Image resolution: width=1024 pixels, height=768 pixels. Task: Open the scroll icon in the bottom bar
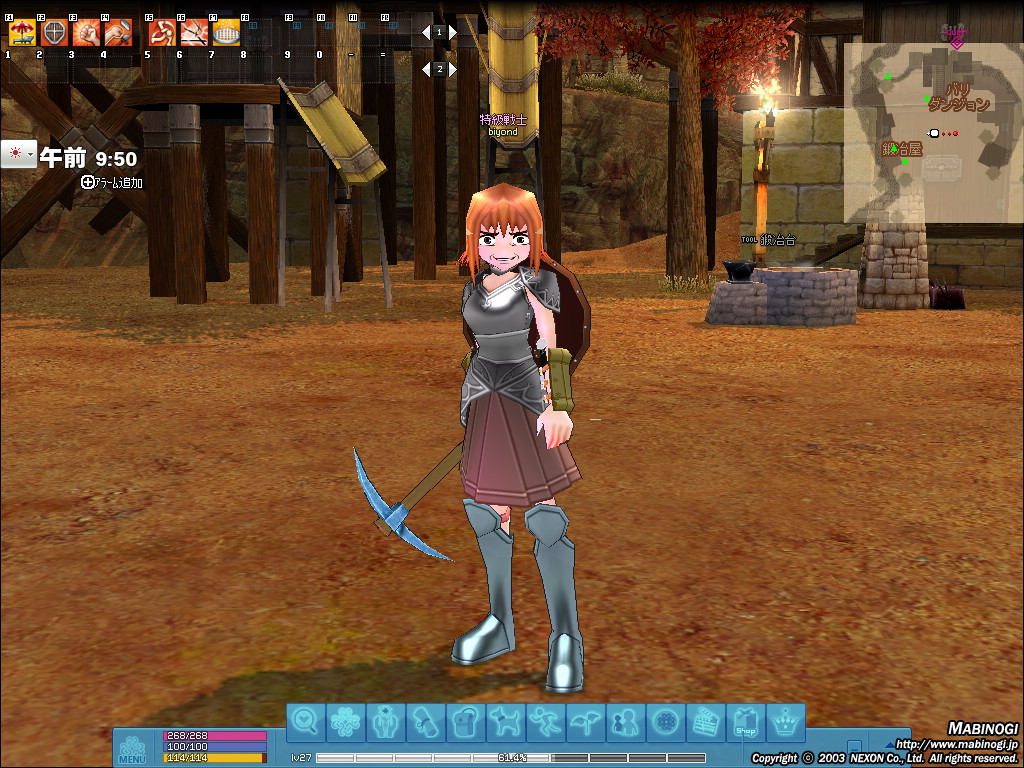423,722
